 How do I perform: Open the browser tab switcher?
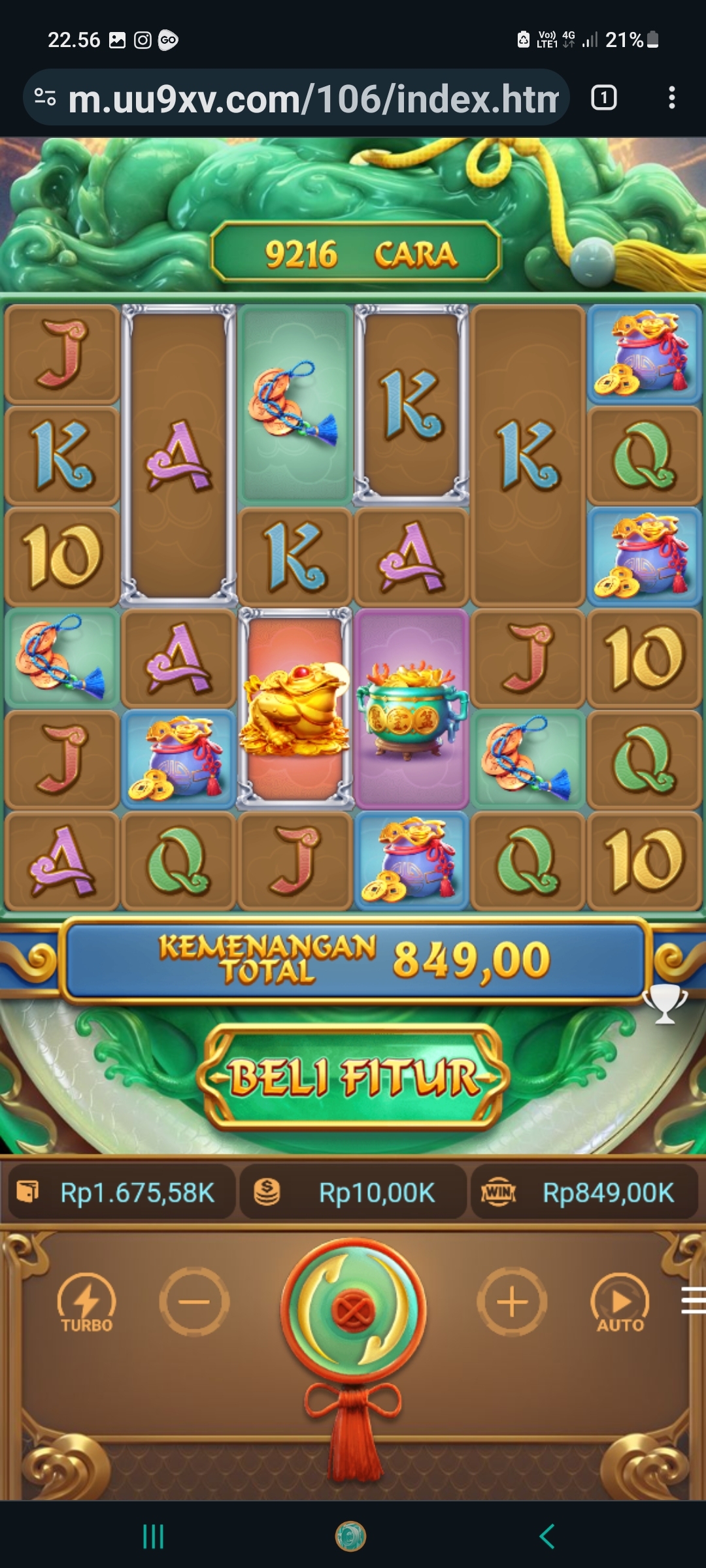click(x=603, y=98)
